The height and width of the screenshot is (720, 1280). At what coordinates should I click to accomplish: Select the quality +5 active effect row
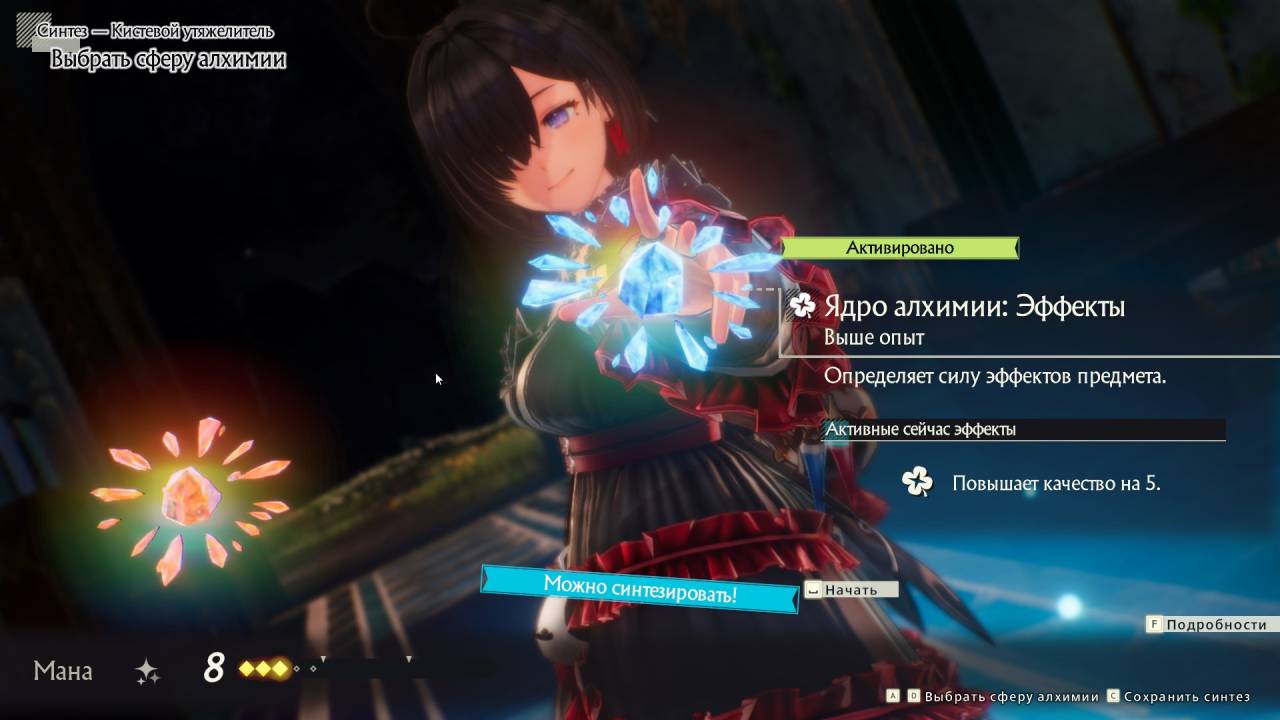(1055, 484)
